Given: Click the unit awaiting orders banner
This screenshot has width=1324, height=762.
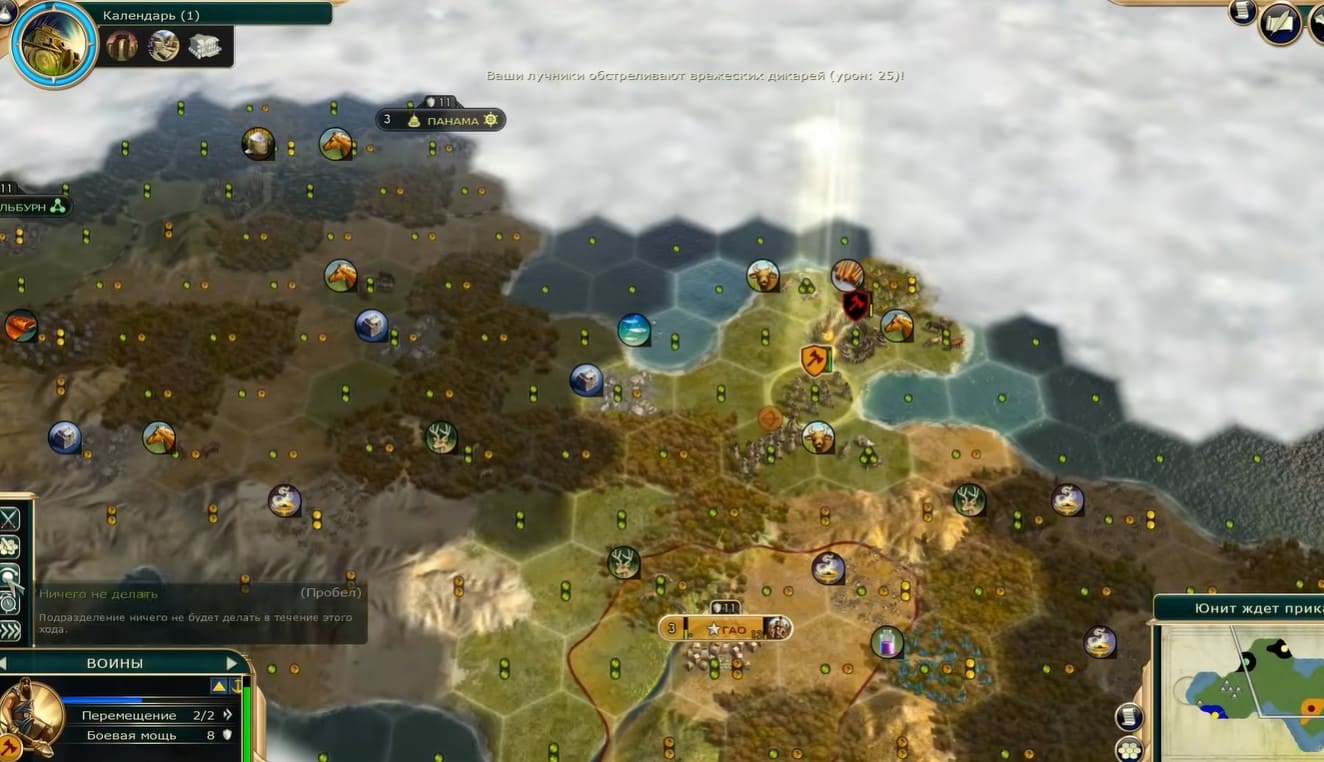Looking at the screenshot, I should point(1240,608).
